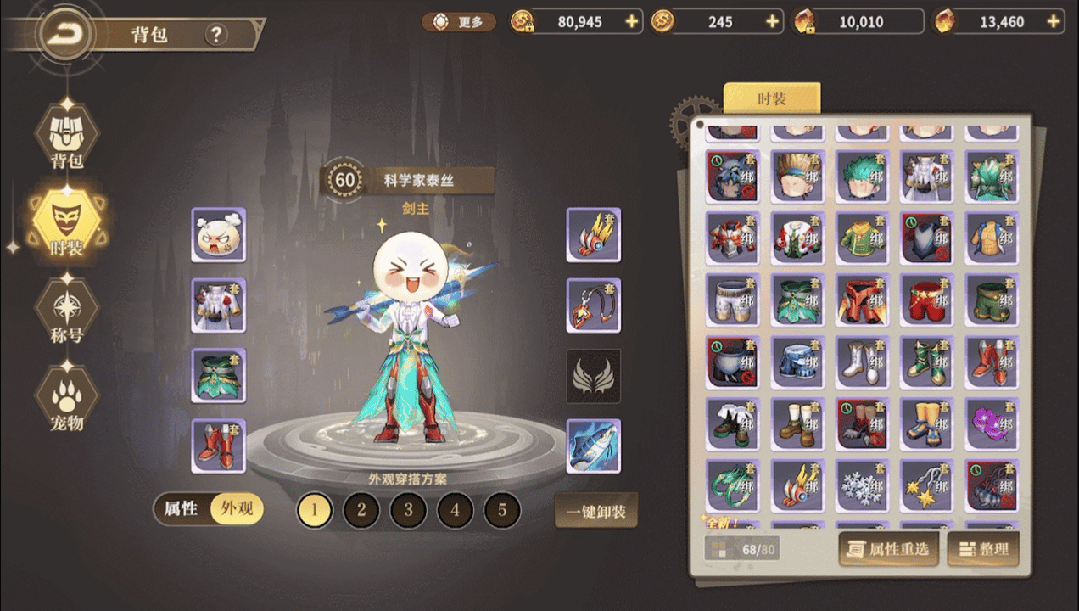Add gold with the plus next to 80,945
1079x611 pixels.
[x=631, y=21]
